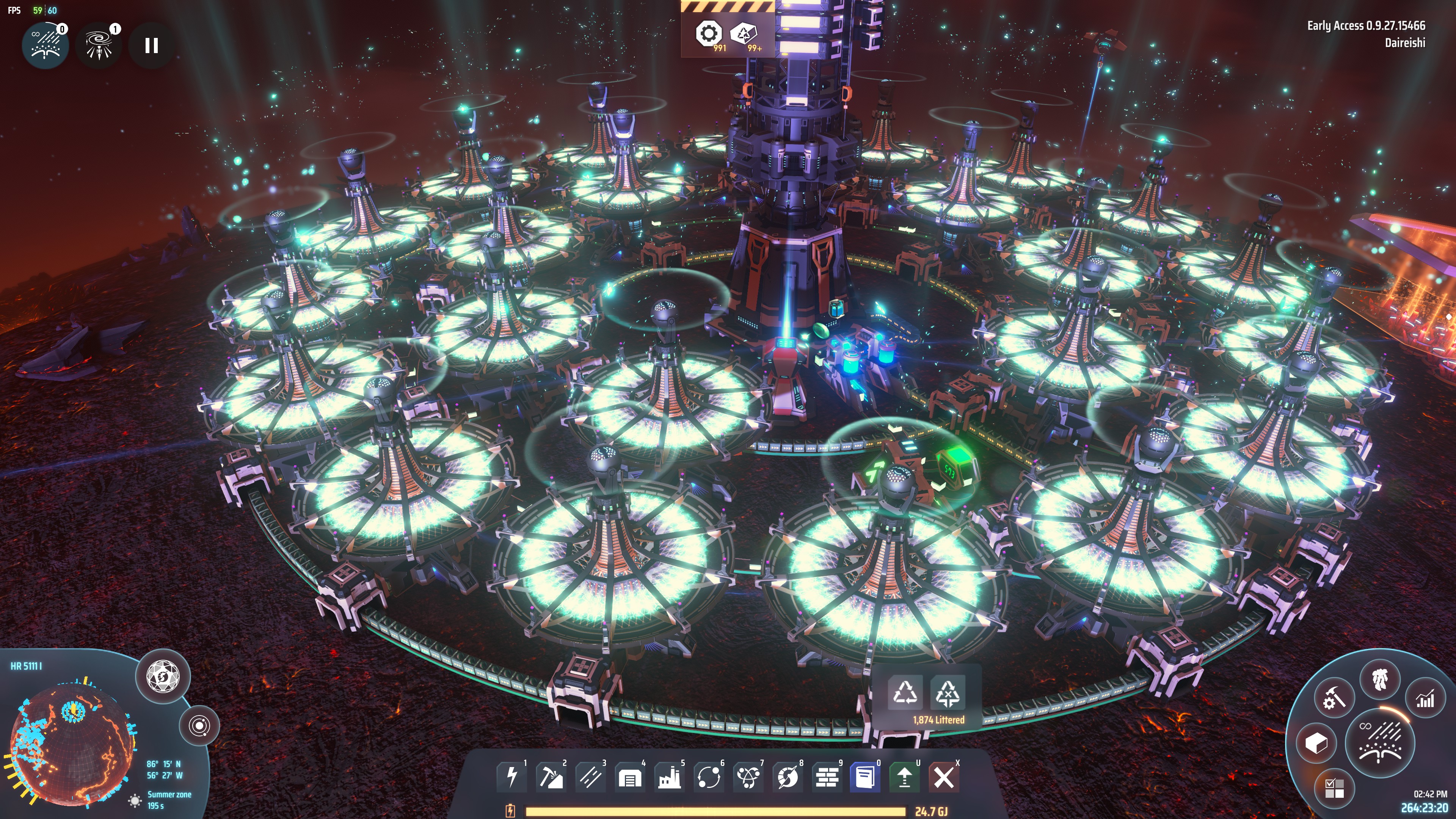Open the blue blueprint book button
Screen dimensions: 1456x819
point(865,777)
